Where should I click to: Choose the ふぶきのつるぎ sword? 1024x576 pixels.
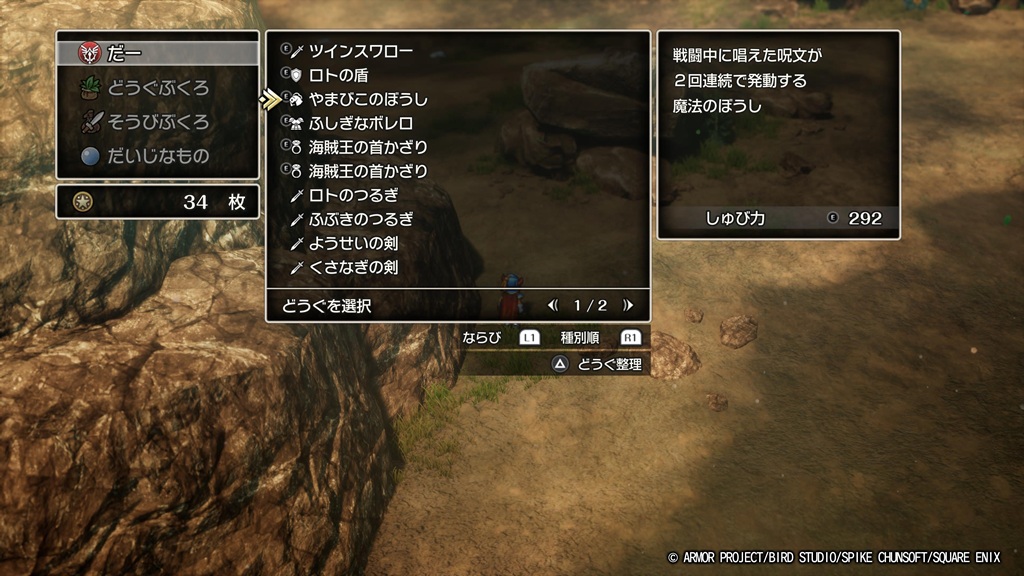360,219
